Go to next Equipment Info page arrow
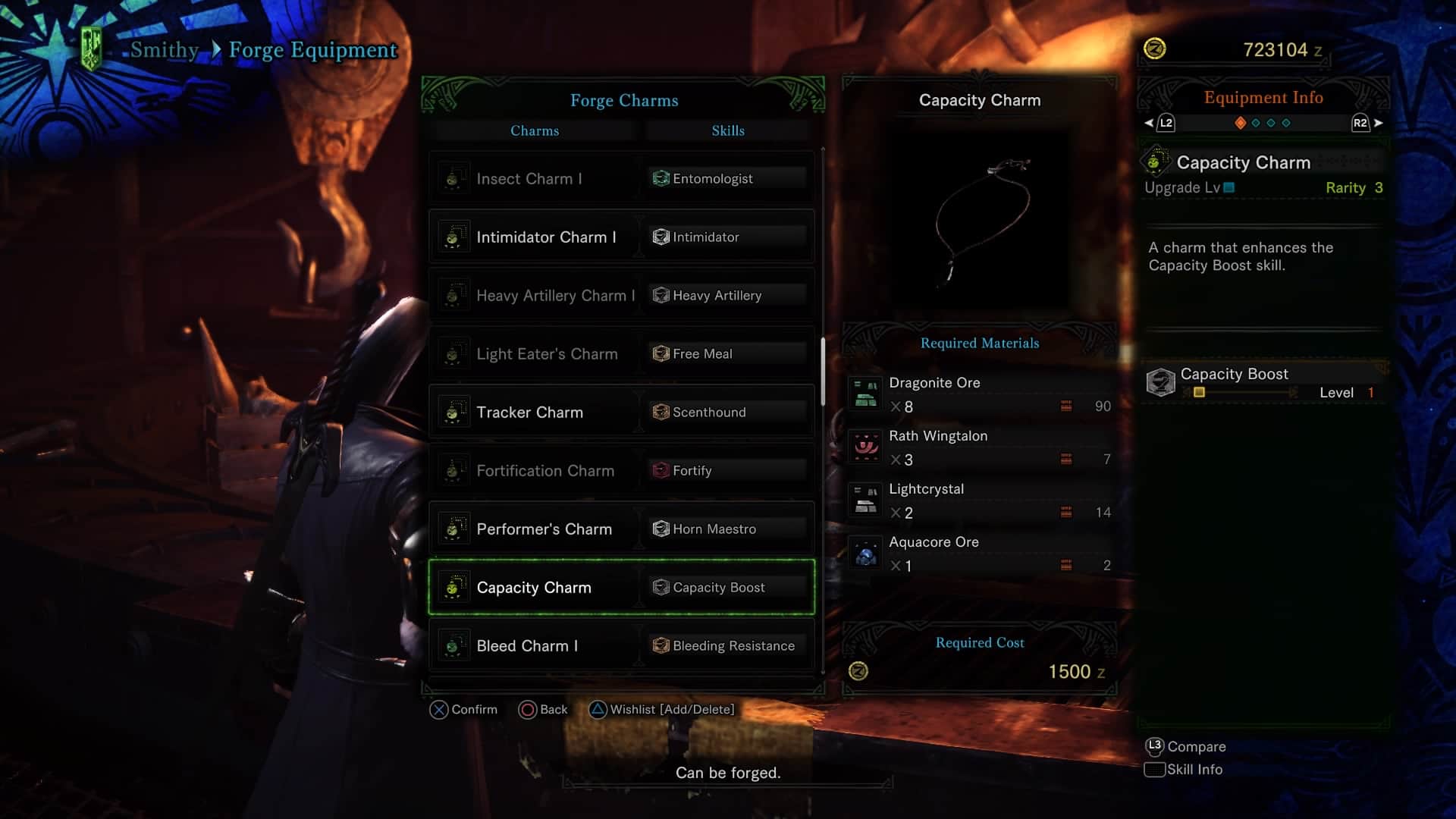Screen dimensions: 1456x819 pos(1378,123)
